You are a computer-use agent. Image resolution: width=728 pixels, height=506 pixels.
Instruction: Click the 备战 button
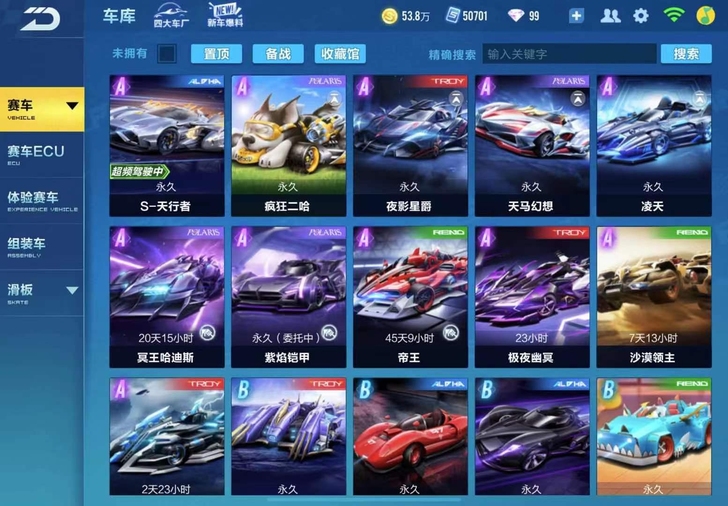click(278, 54)
